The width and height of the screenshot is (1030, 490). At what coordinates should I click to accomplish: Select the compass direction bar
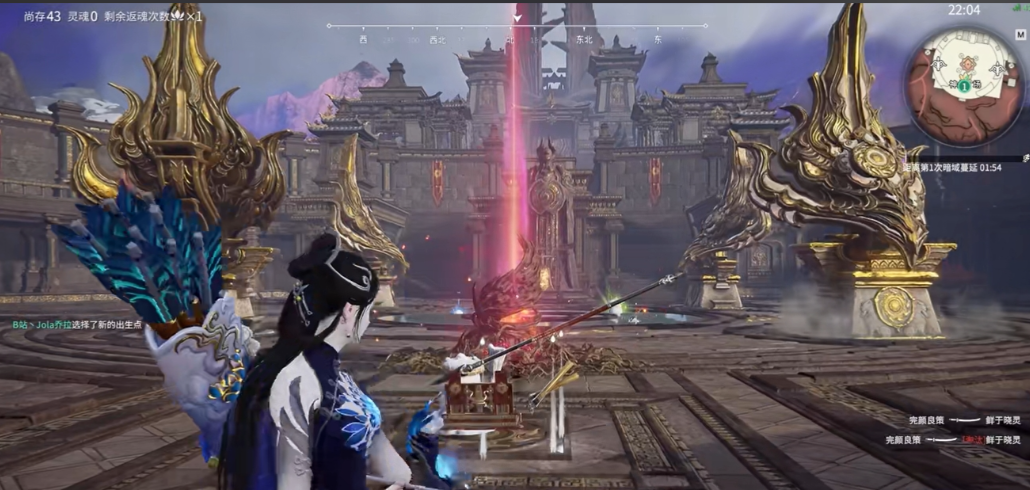[x=517, y=27]
